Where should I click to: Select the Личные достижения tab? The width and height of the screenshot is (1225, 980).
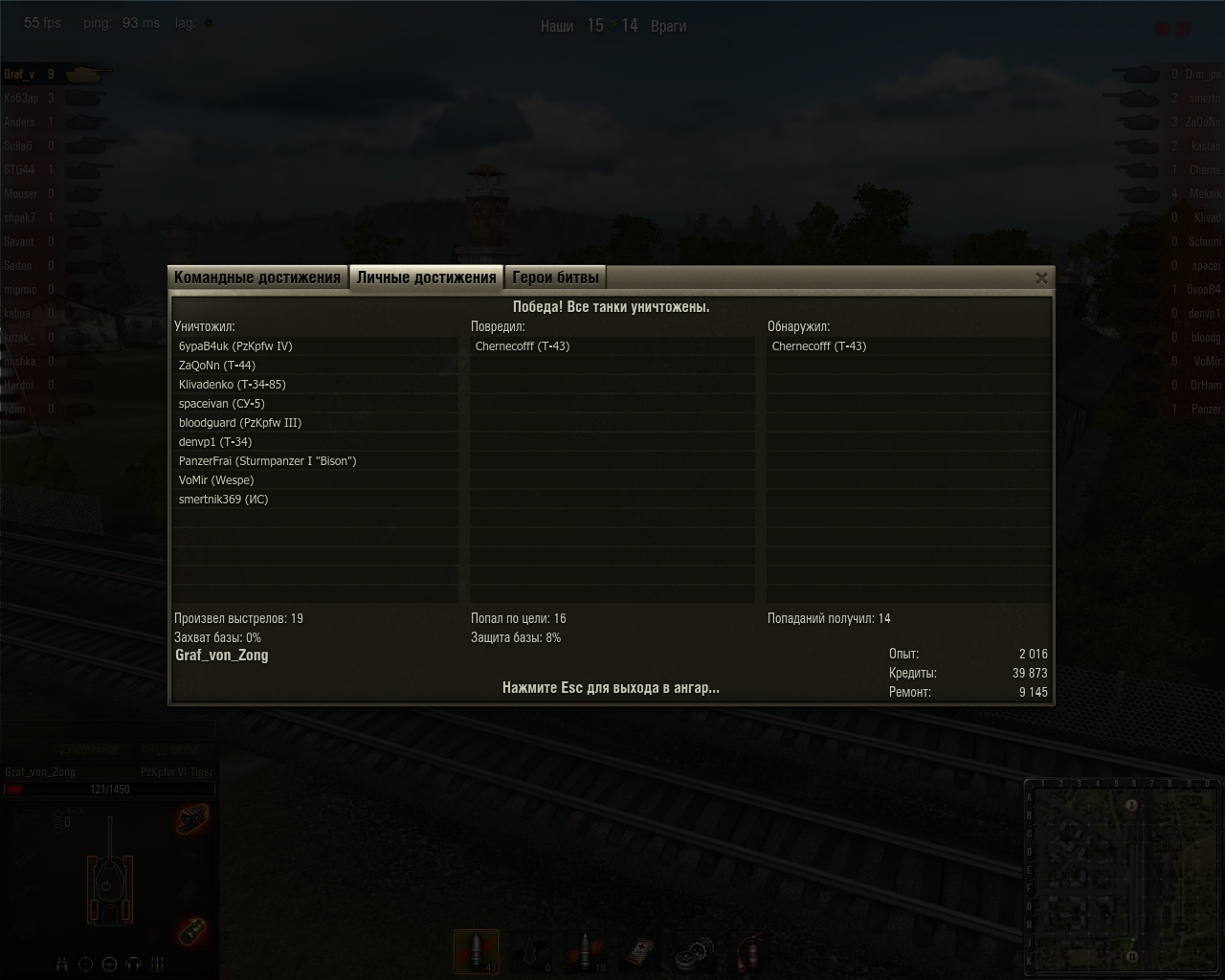(426, 278)
